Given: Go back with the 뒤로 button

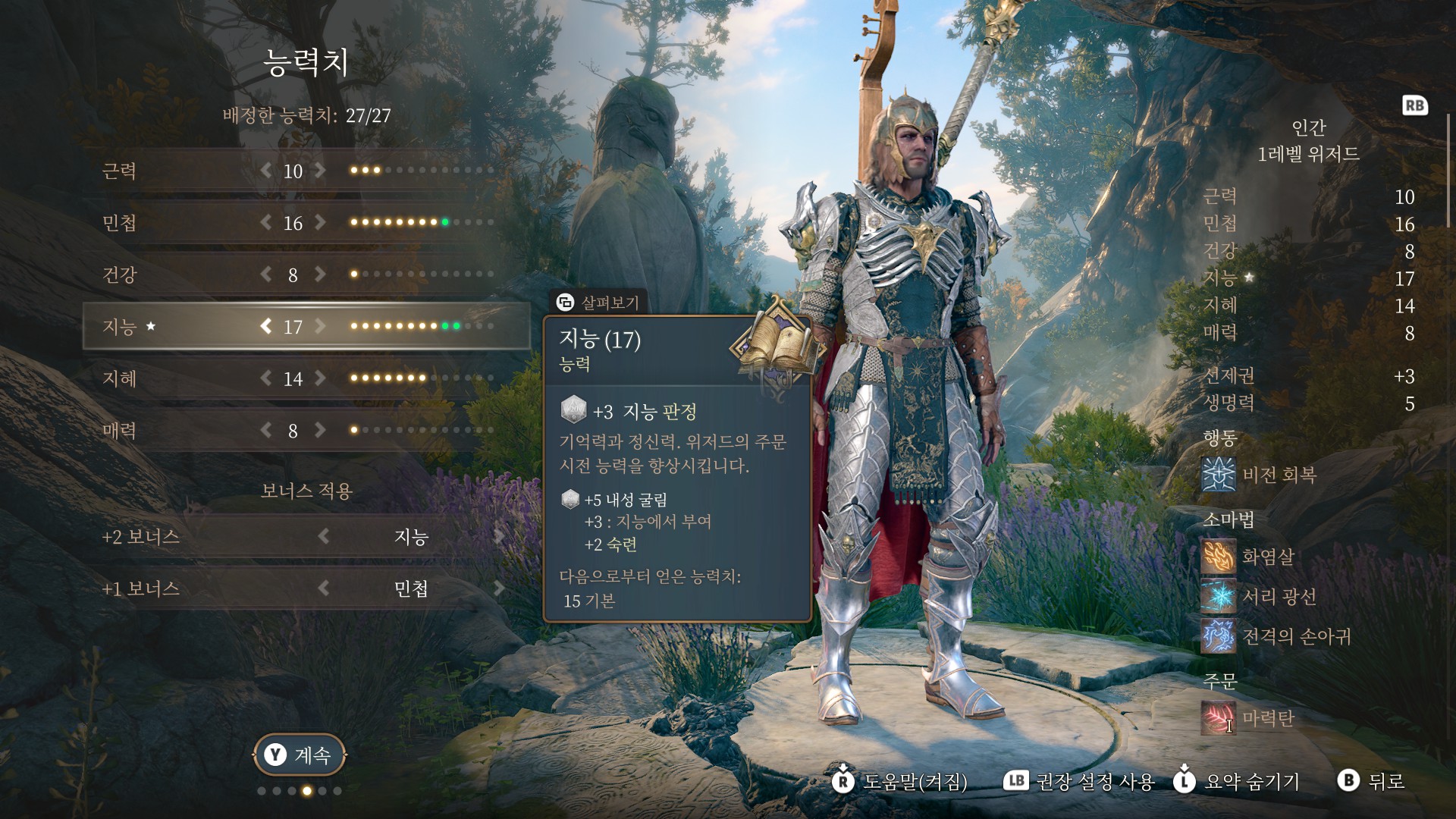Looking at the screenshot, I should (1372, 781).
